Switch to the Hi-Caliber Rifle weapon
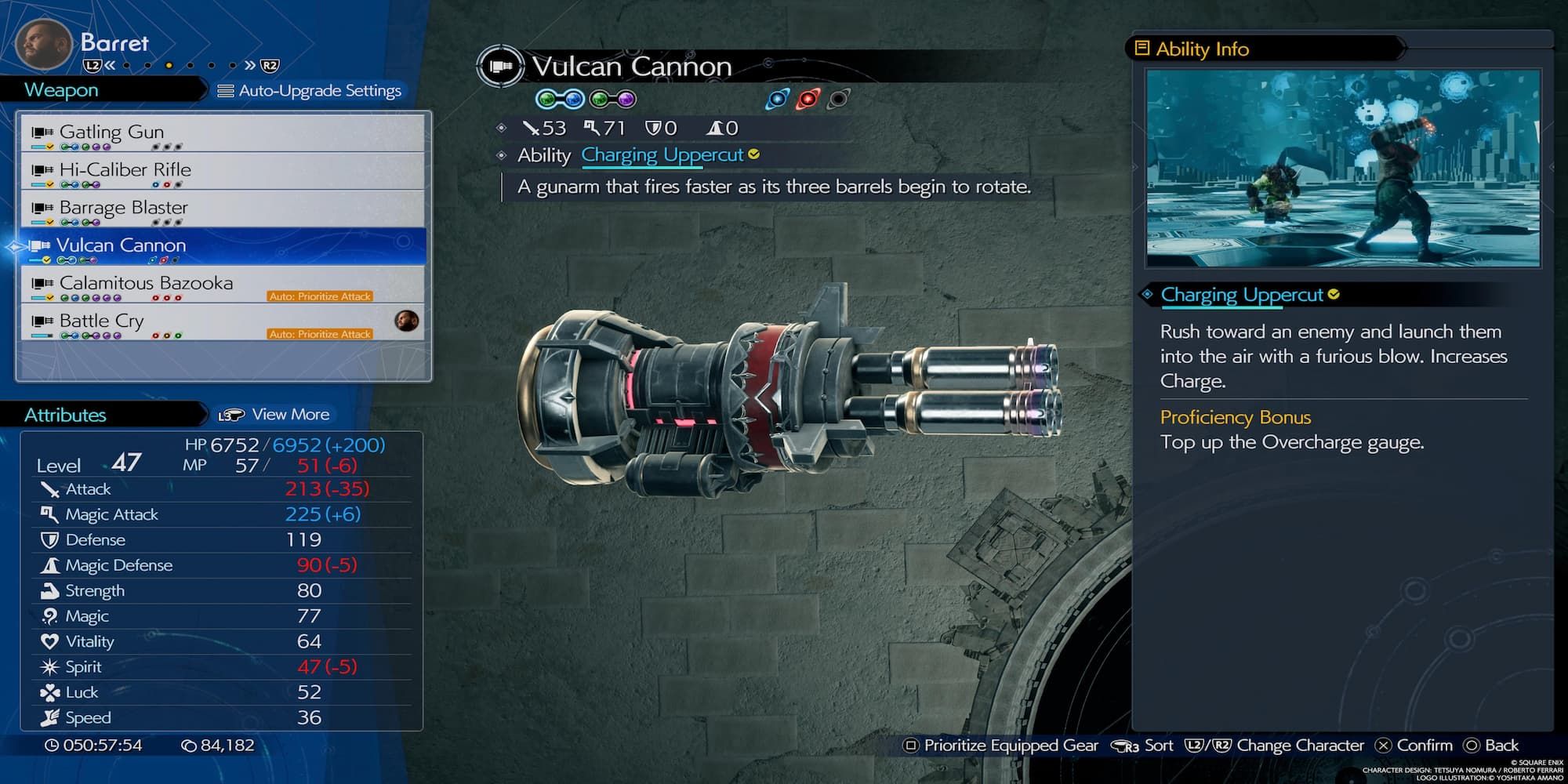This screenshot has width=1568, height=784. pyautogui.click(x=124, y=169)
